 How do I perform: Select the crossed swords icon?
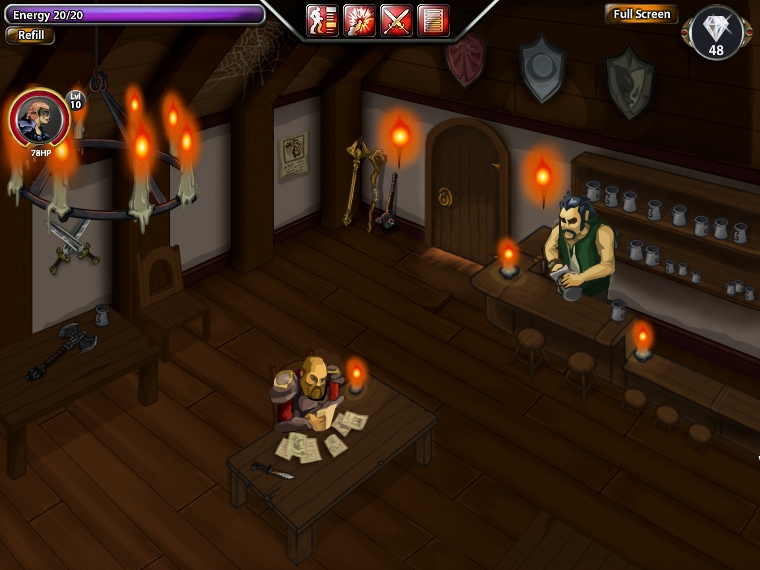click(396, 20)
